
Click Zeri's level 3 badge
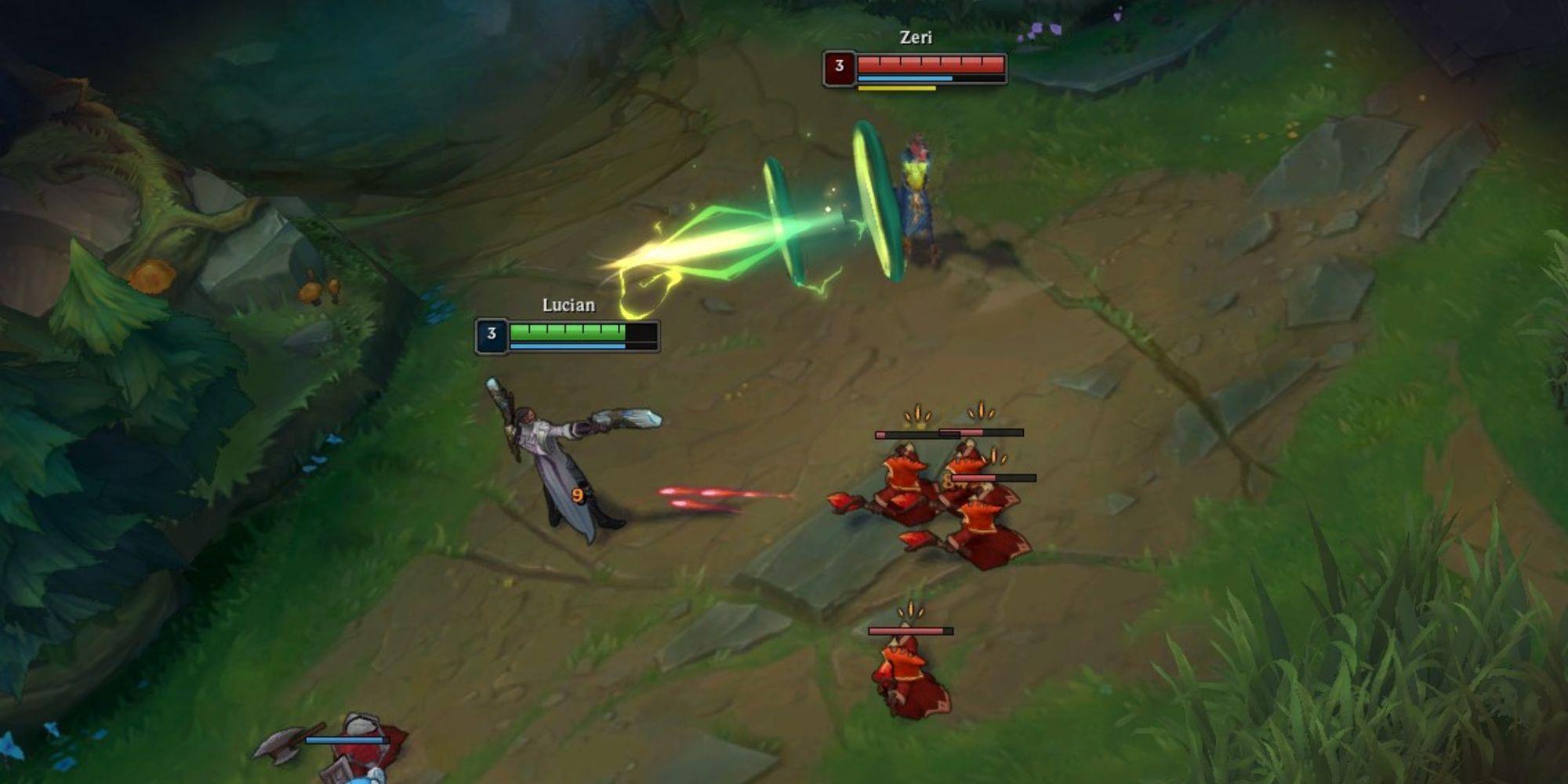pyautogui.click(x=839, y=67)
